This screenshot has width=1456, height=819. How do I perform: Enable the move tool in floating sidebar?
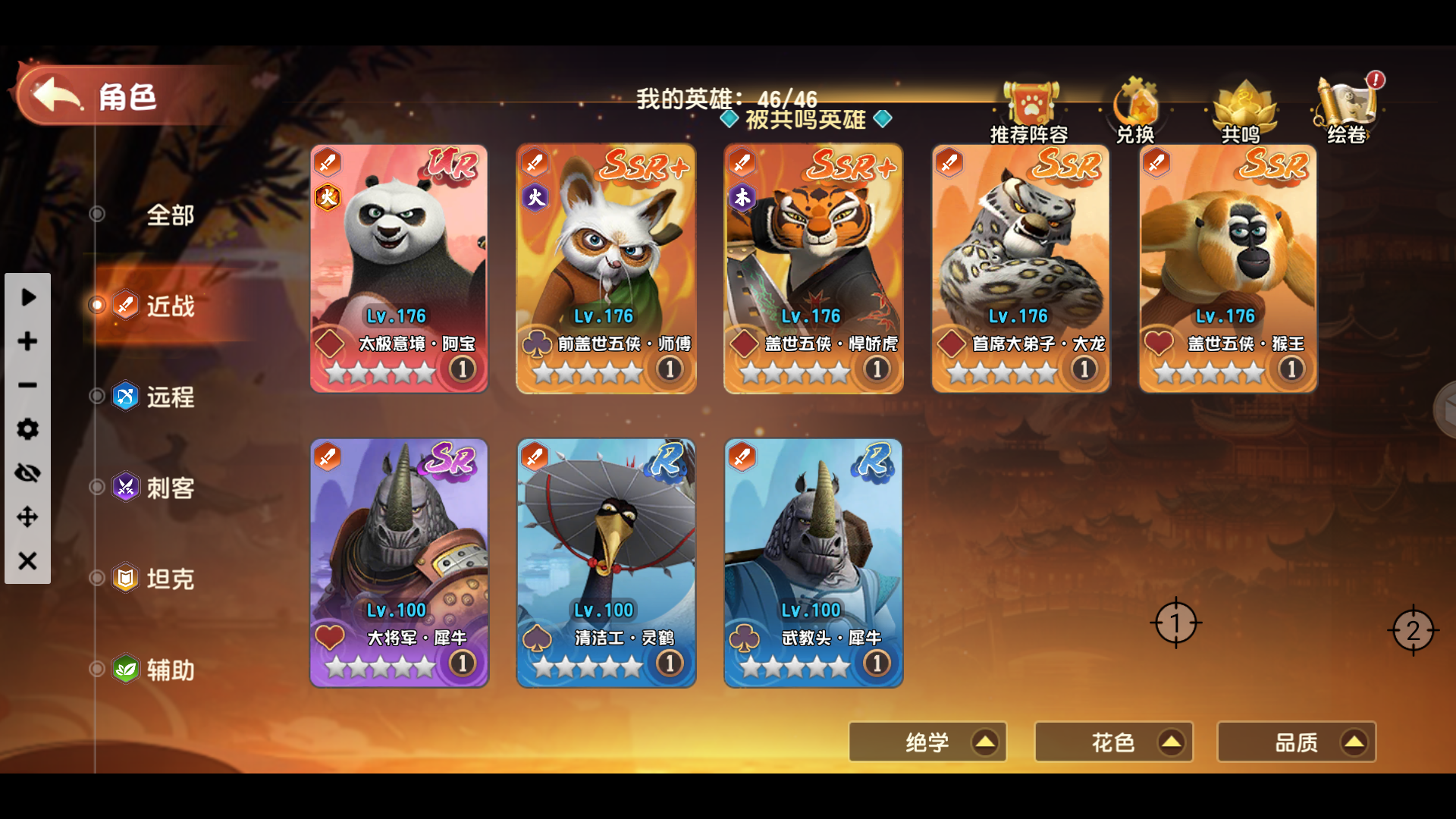coord(27,518)
